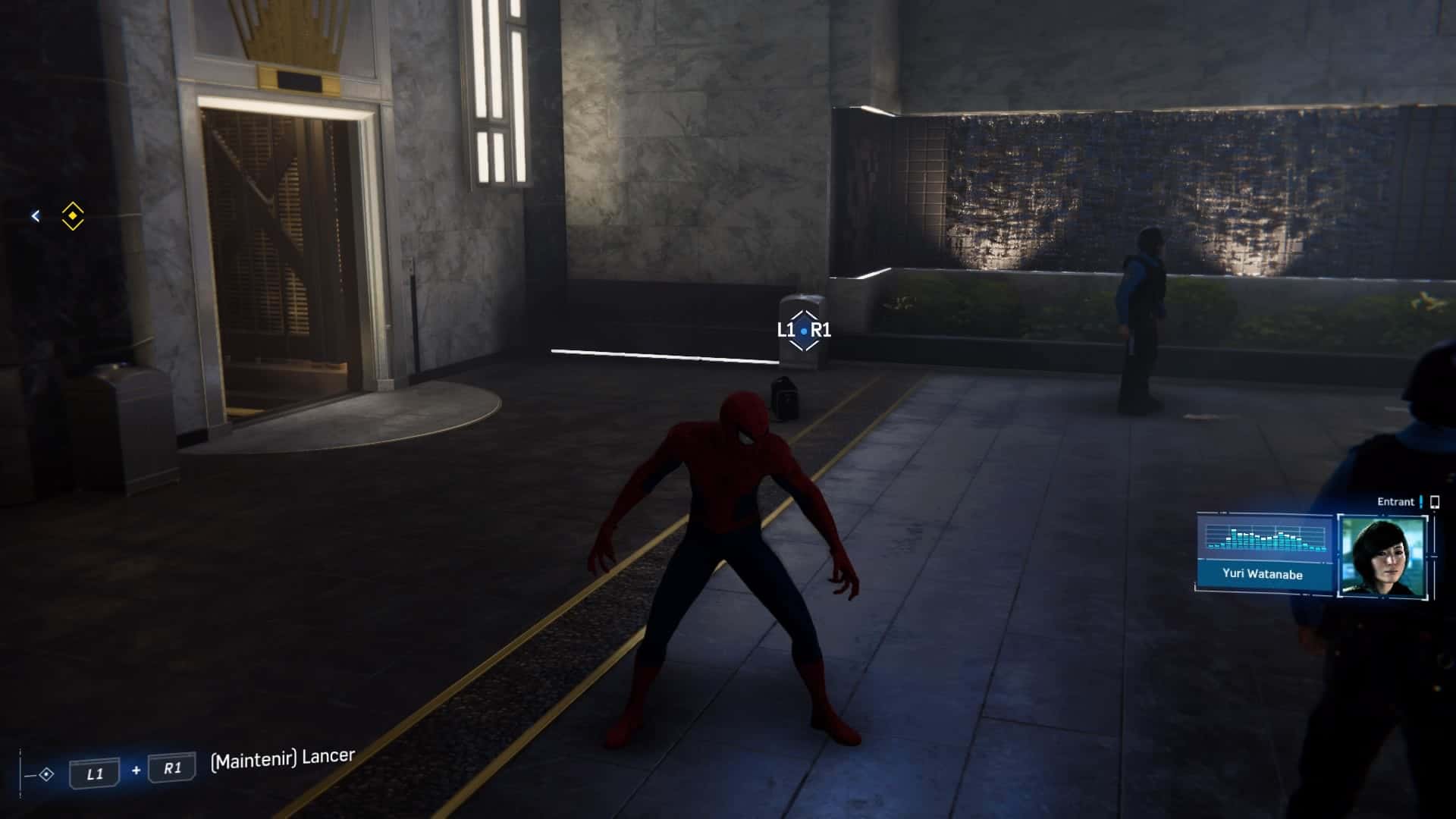Select the Yuri Watanabe call waveform panel
1456x819 pixels.
1264,540
